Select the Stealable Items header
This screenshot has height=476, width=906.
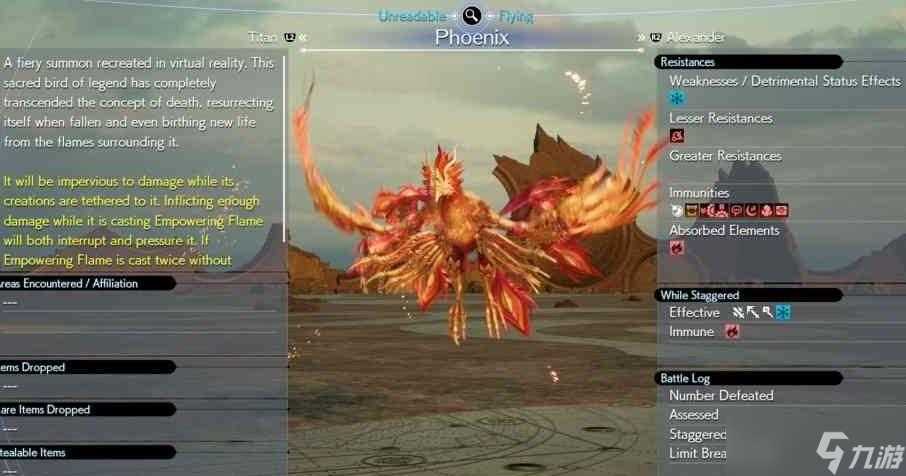coord(34,452)
